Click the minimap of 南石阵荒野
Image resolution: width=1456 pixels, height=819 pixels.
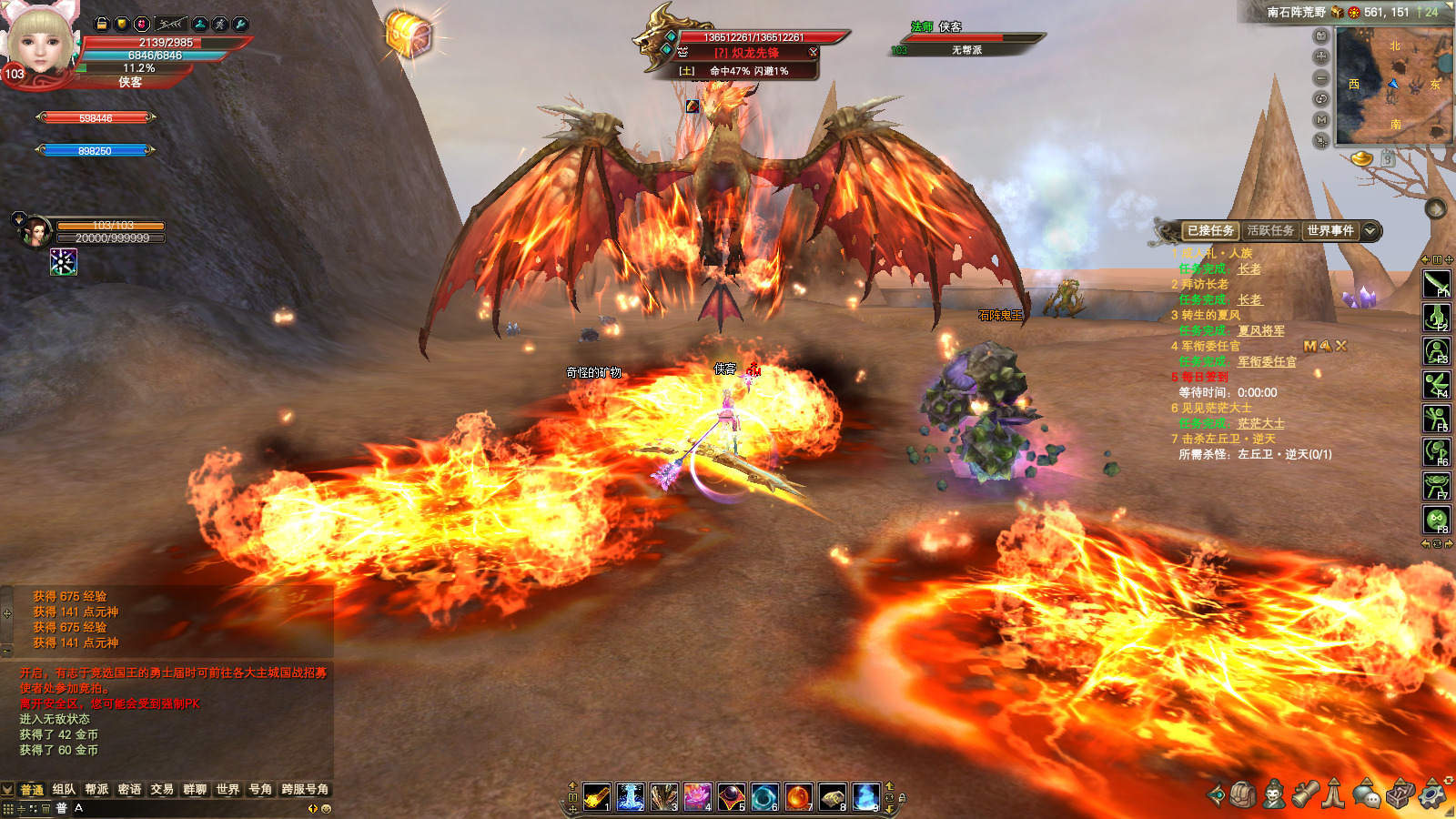[1392, 85]
